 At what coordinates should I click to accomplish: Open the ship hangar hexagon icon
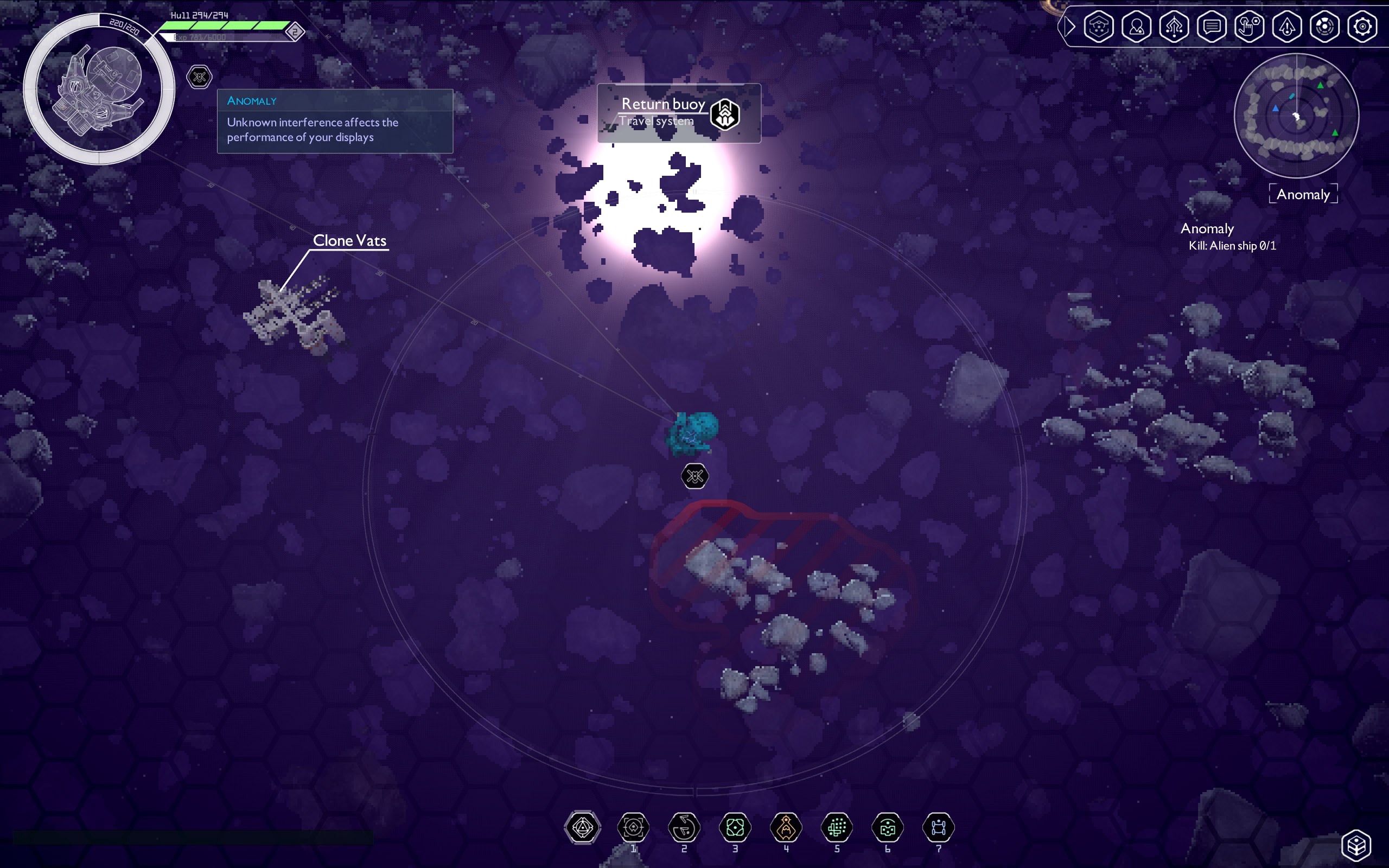click(x=1099, y=27)
